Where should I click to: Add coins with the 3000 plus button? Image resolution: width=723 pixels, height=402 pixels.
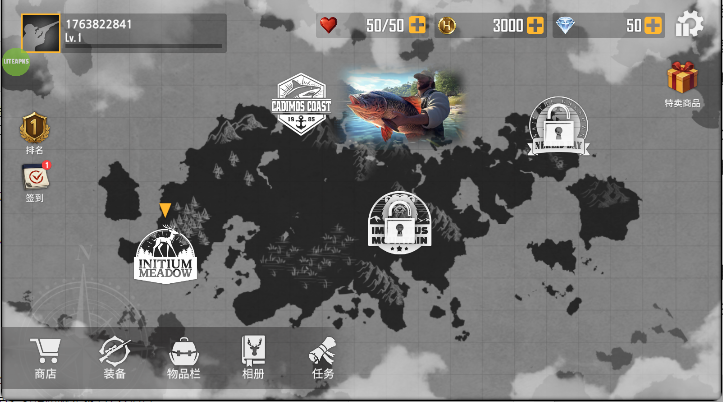(536, 26)
